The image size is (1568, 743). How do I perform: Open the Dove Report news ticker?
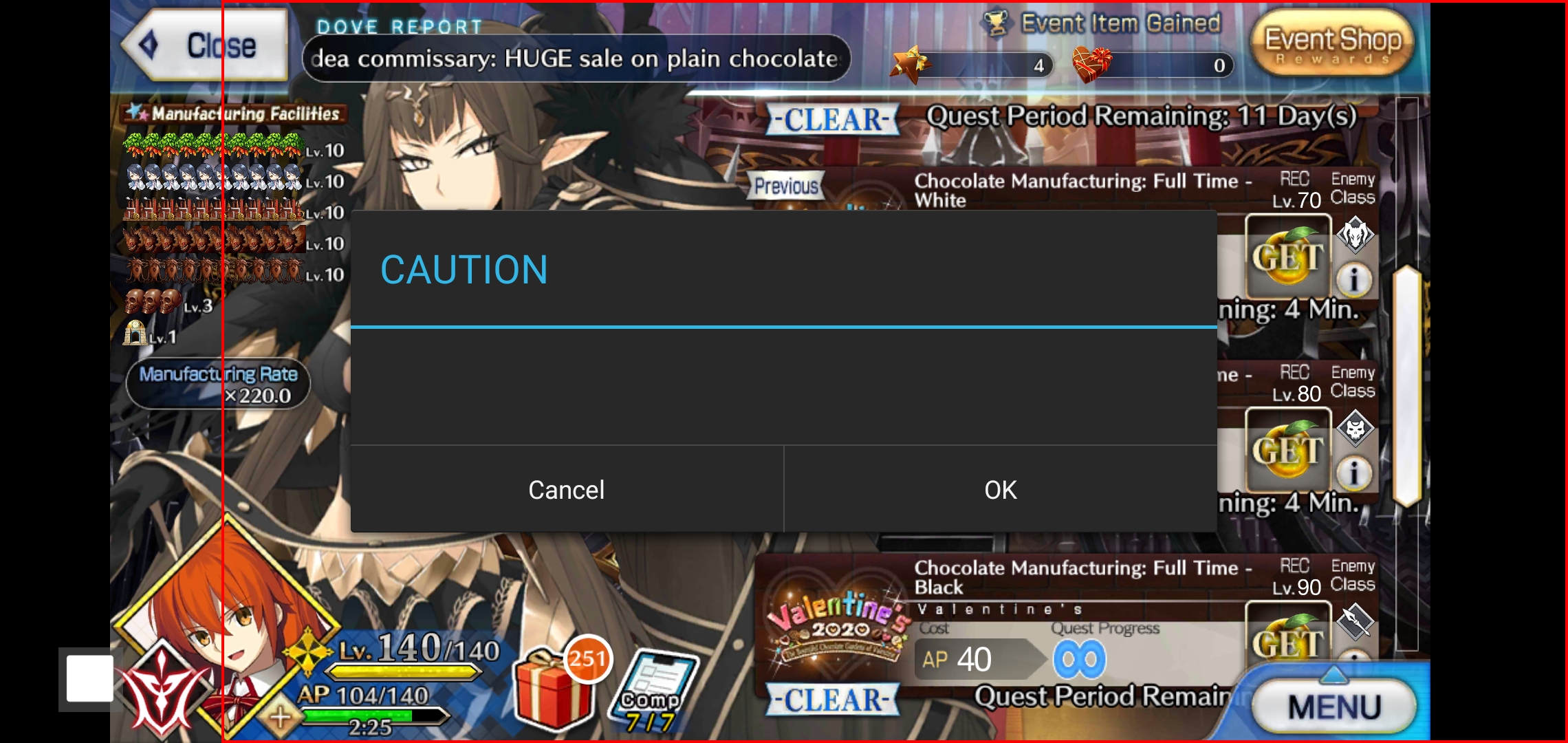pyautogui.click(x=576, y=58)
